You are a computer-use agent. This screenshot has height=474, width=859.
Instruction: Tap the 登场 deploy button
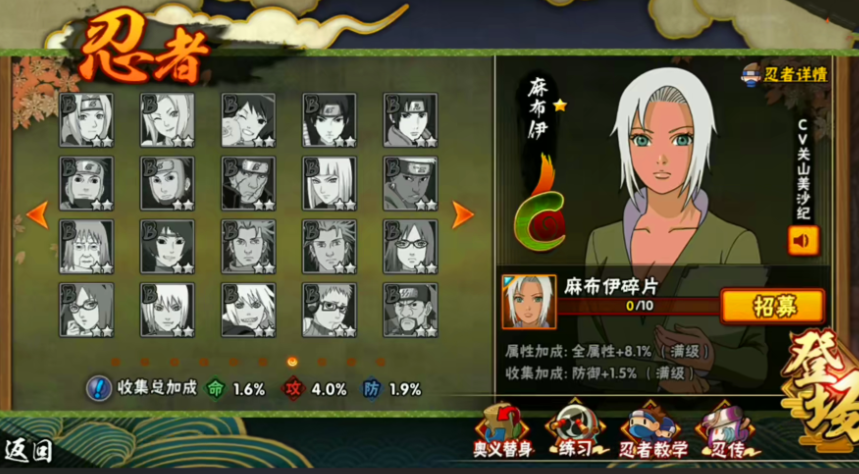821,378
